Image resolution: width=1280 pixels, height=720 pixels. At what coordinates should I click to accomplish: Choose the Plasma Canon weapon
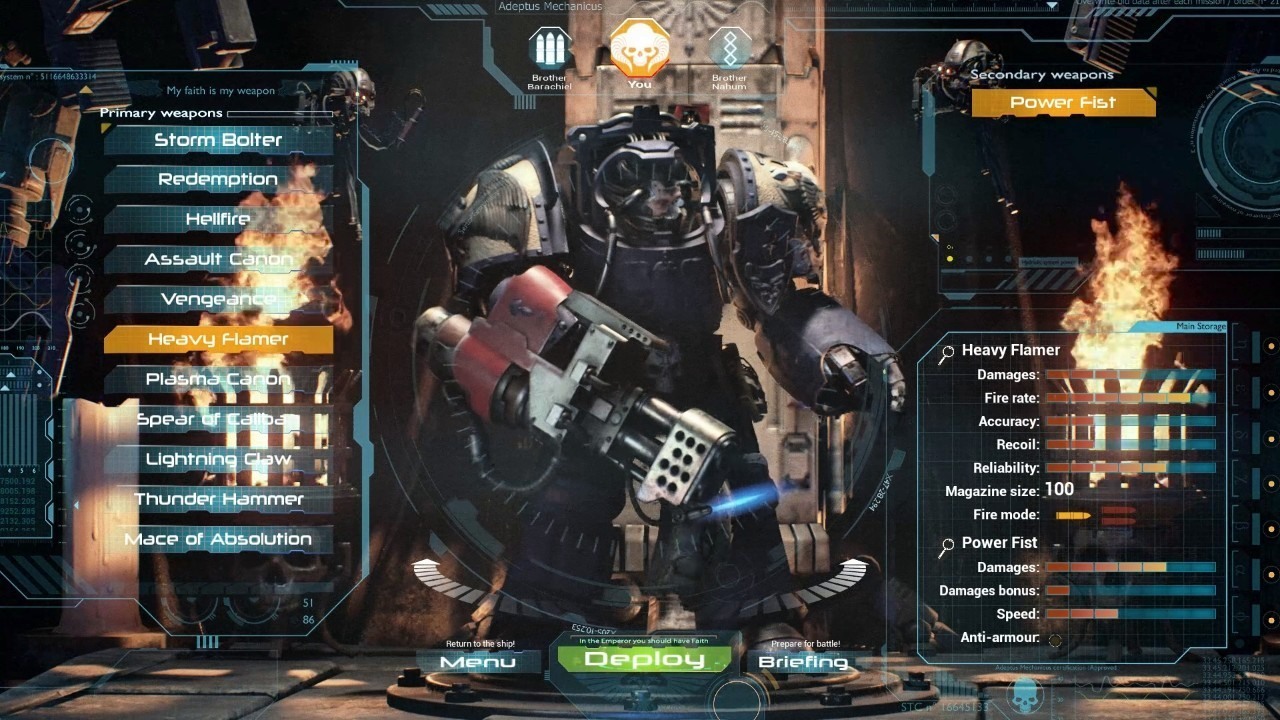pos(218,380)
